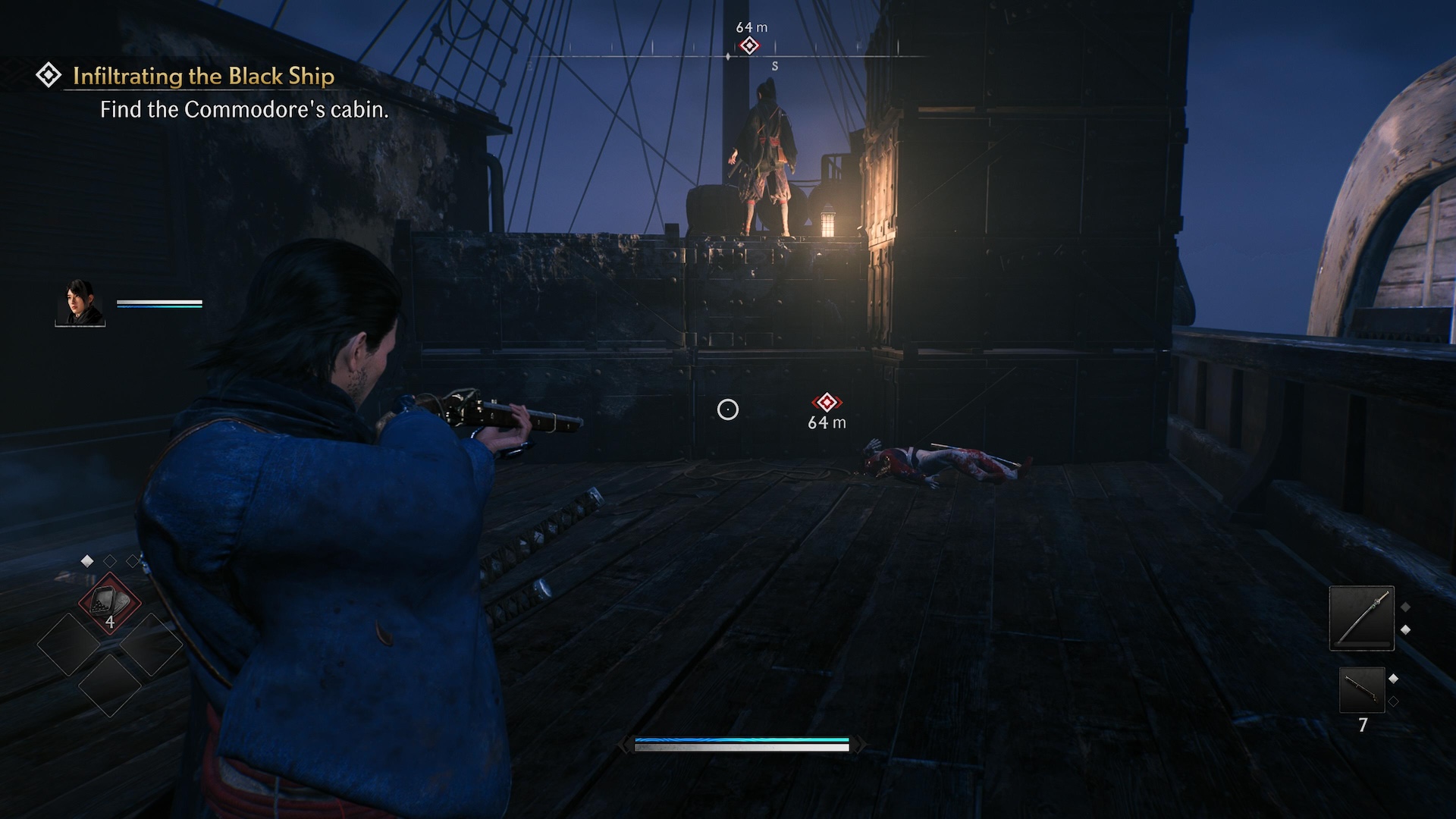
Task: Click the companion portrait icon
Action: point(80,303)
